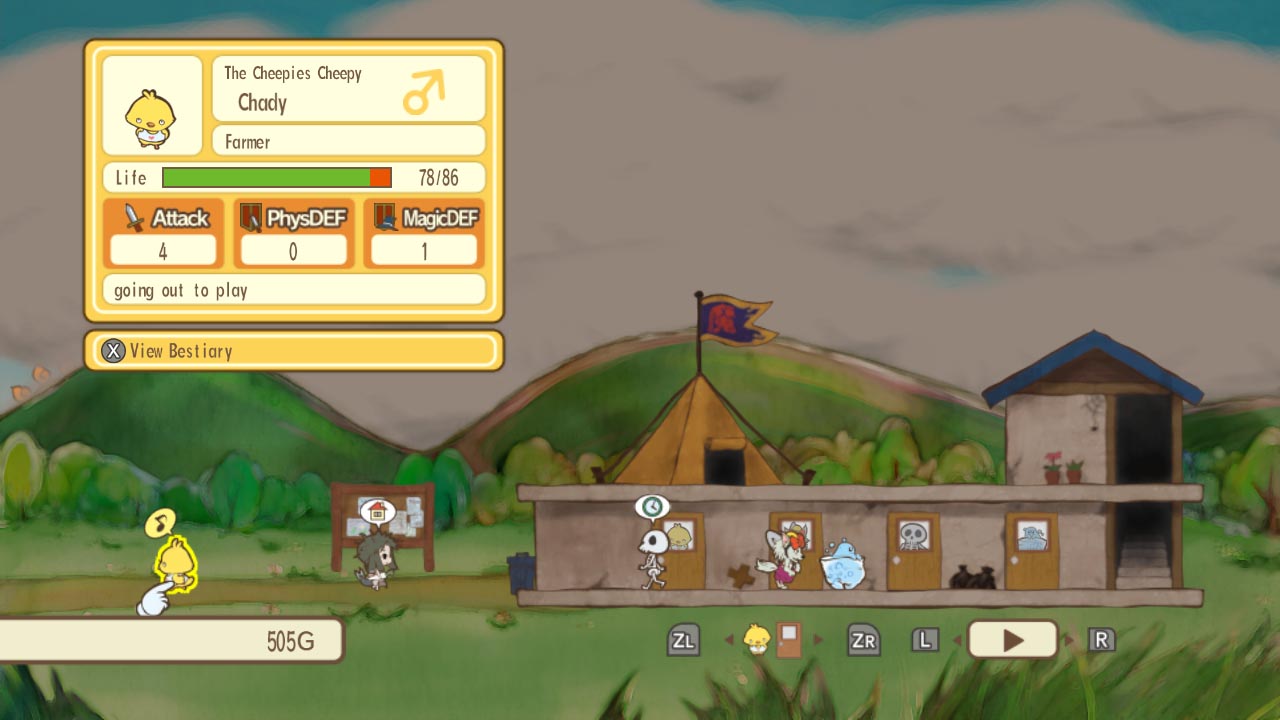
Task: Click the door icon beside the chick indicator
Action: click(786, 638)
